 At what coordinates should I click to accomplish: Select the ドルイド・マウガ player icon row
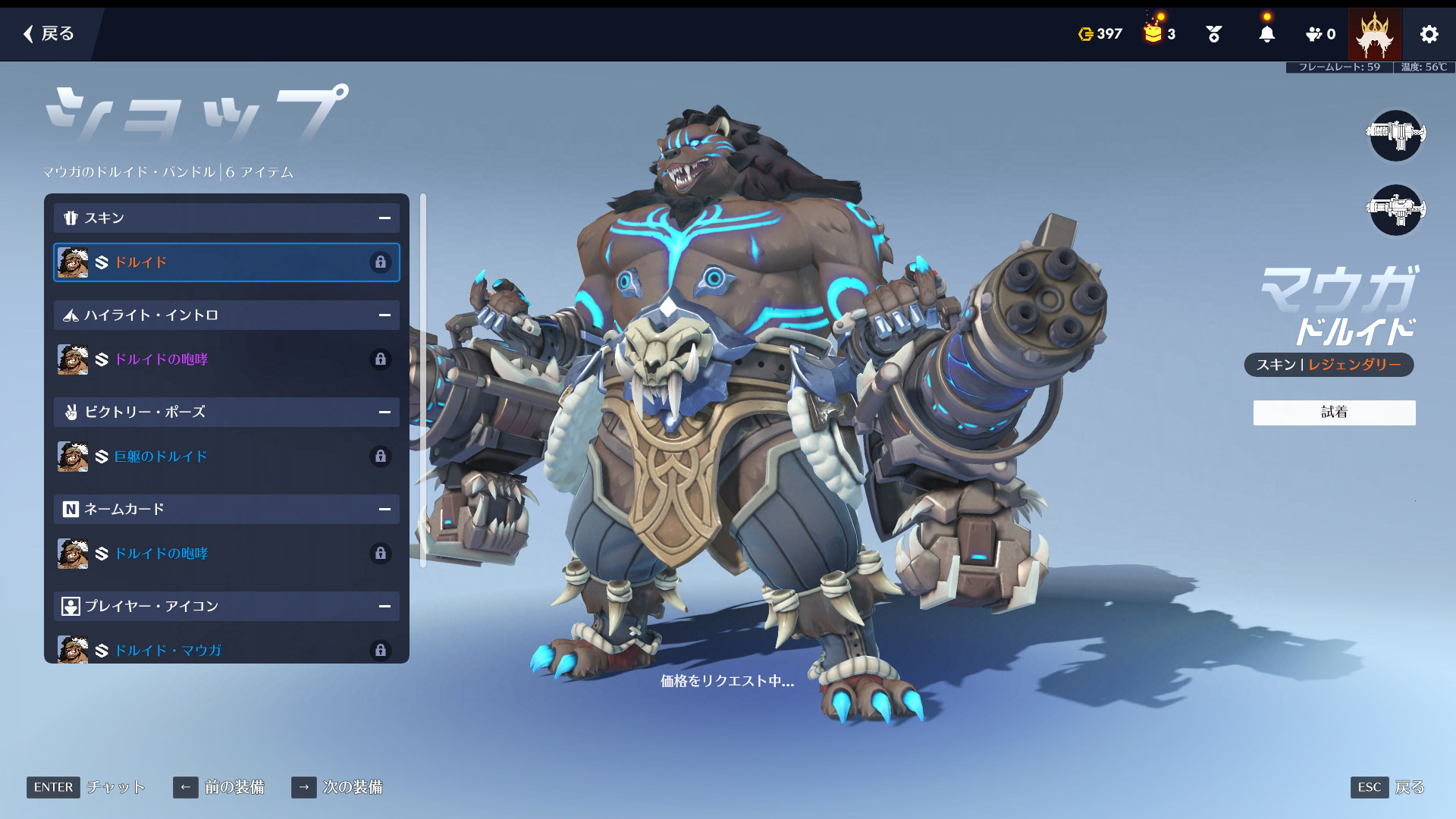pyautogui.click(x=226, y=650)
